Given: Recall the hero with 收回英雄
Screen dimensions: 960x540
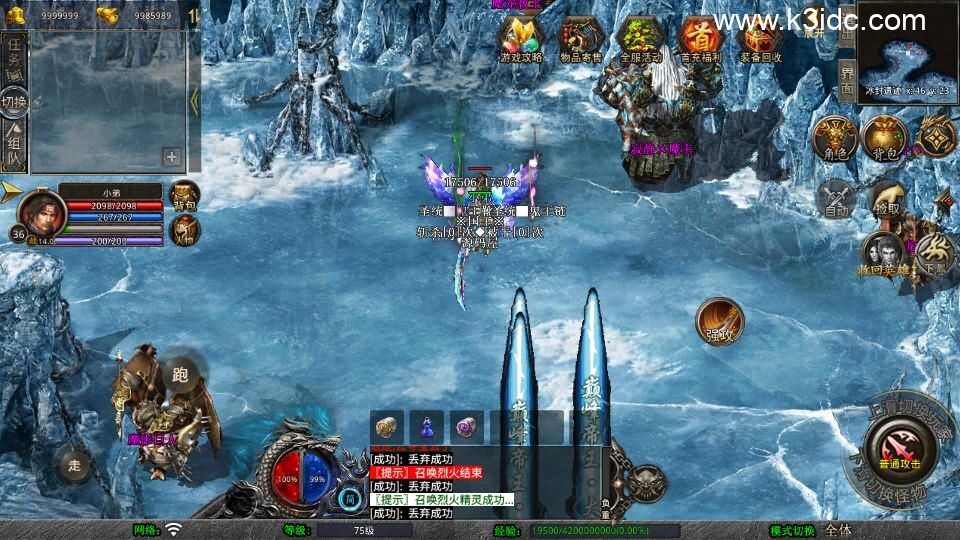Looking at the screenshot, I should [x=883, y=252].
